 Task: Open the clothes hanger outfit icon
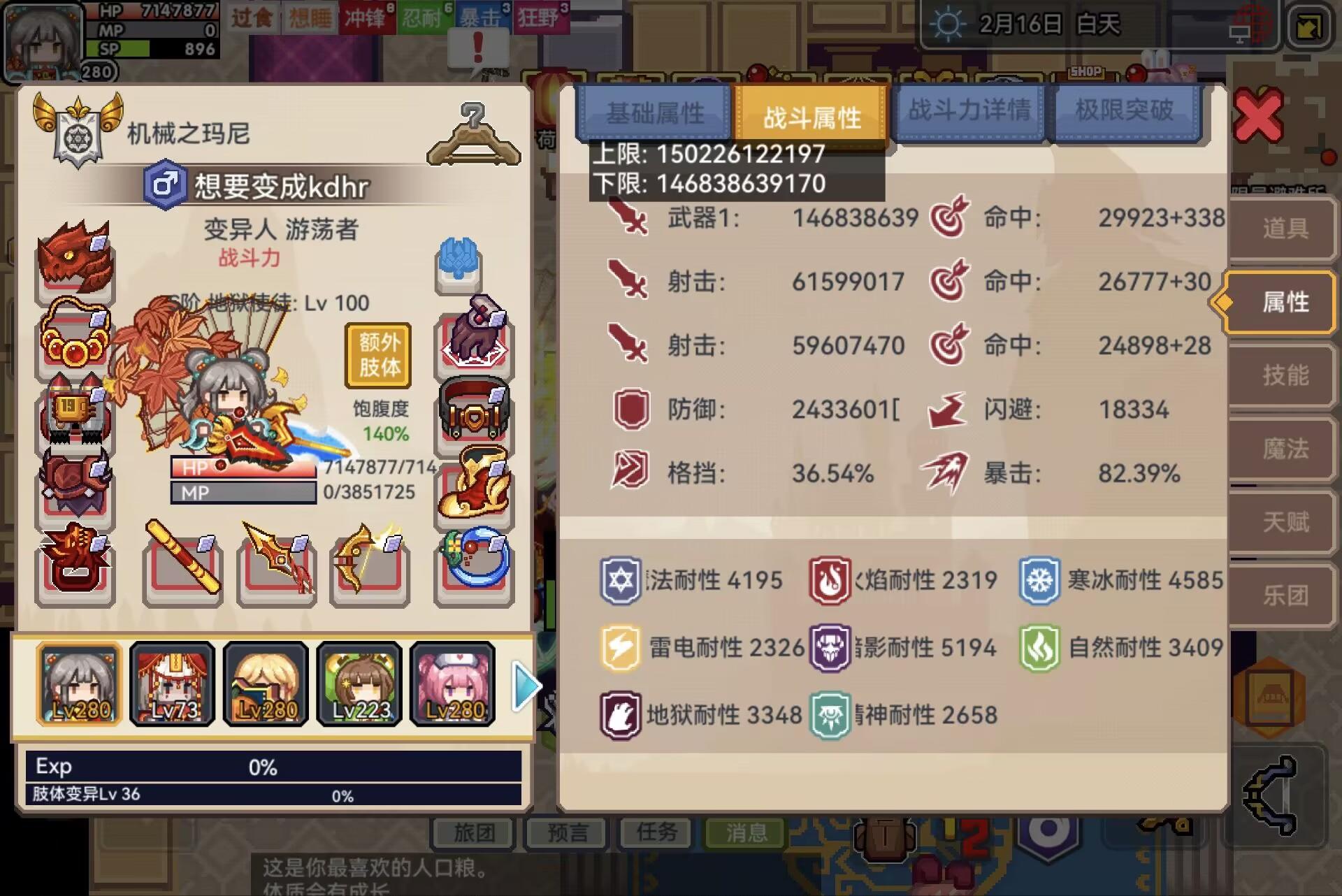pyautogui.click(x=475, y=133)
